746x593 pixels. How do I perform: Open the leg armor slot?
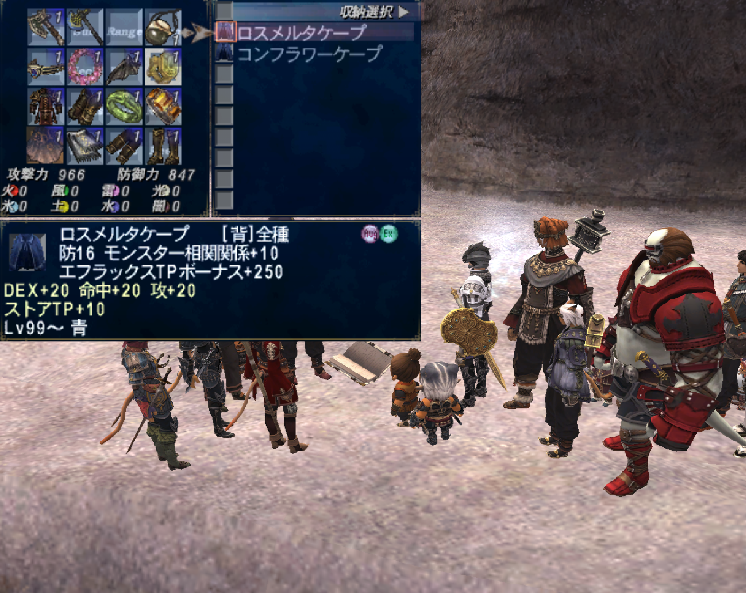pyautogui.click(x=124, y=144)
